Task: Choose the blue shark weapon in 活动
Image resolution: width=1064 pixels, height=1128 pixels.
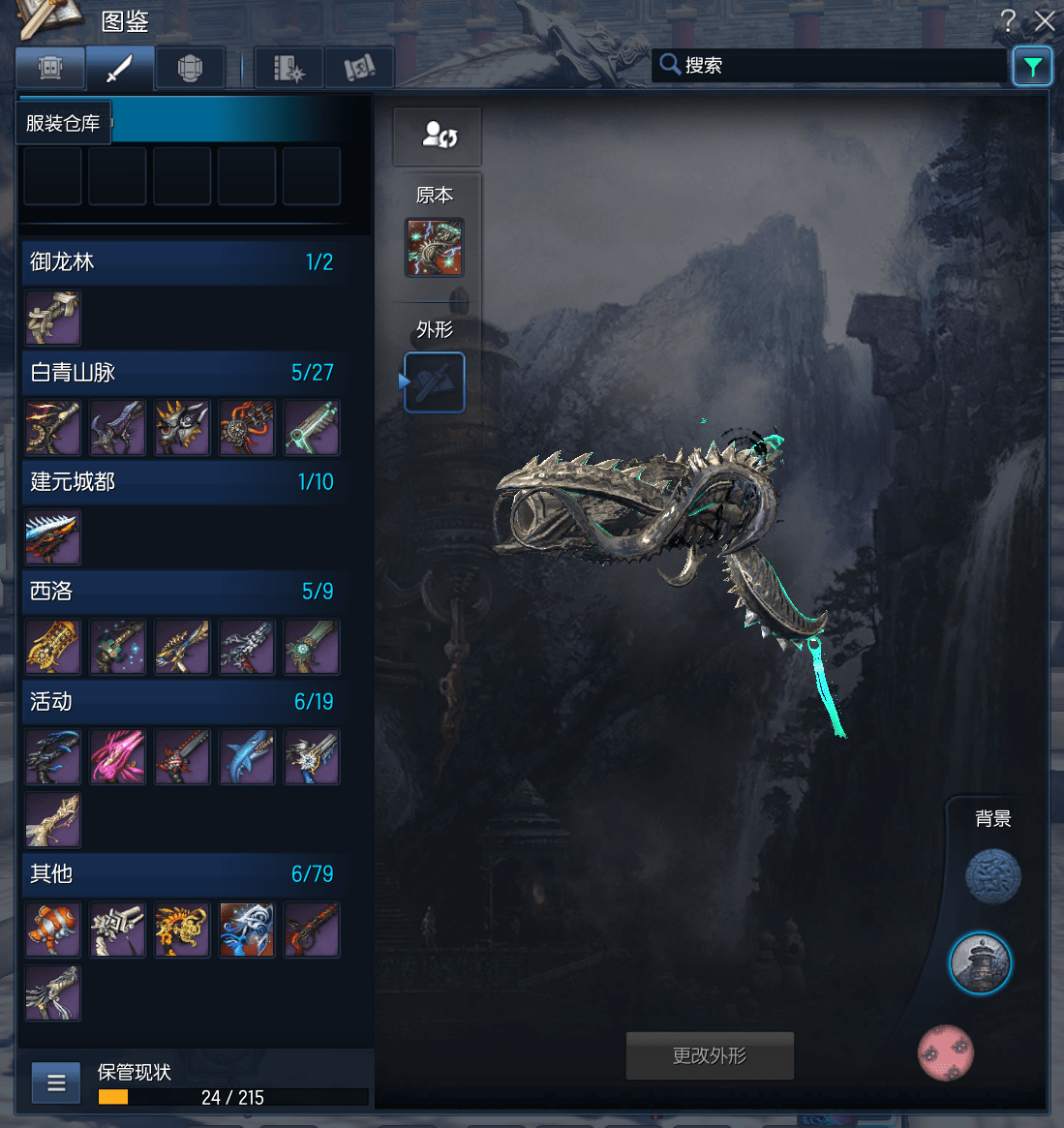Action: [x=247, y=756]
